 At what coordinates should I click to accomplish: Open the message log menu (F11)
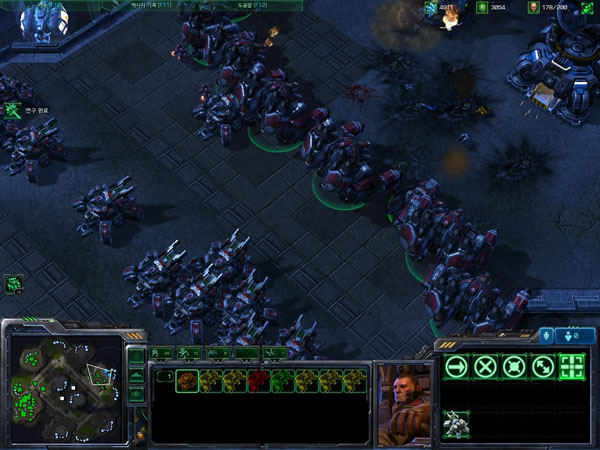pyautogui.click(x=151, y=5)
